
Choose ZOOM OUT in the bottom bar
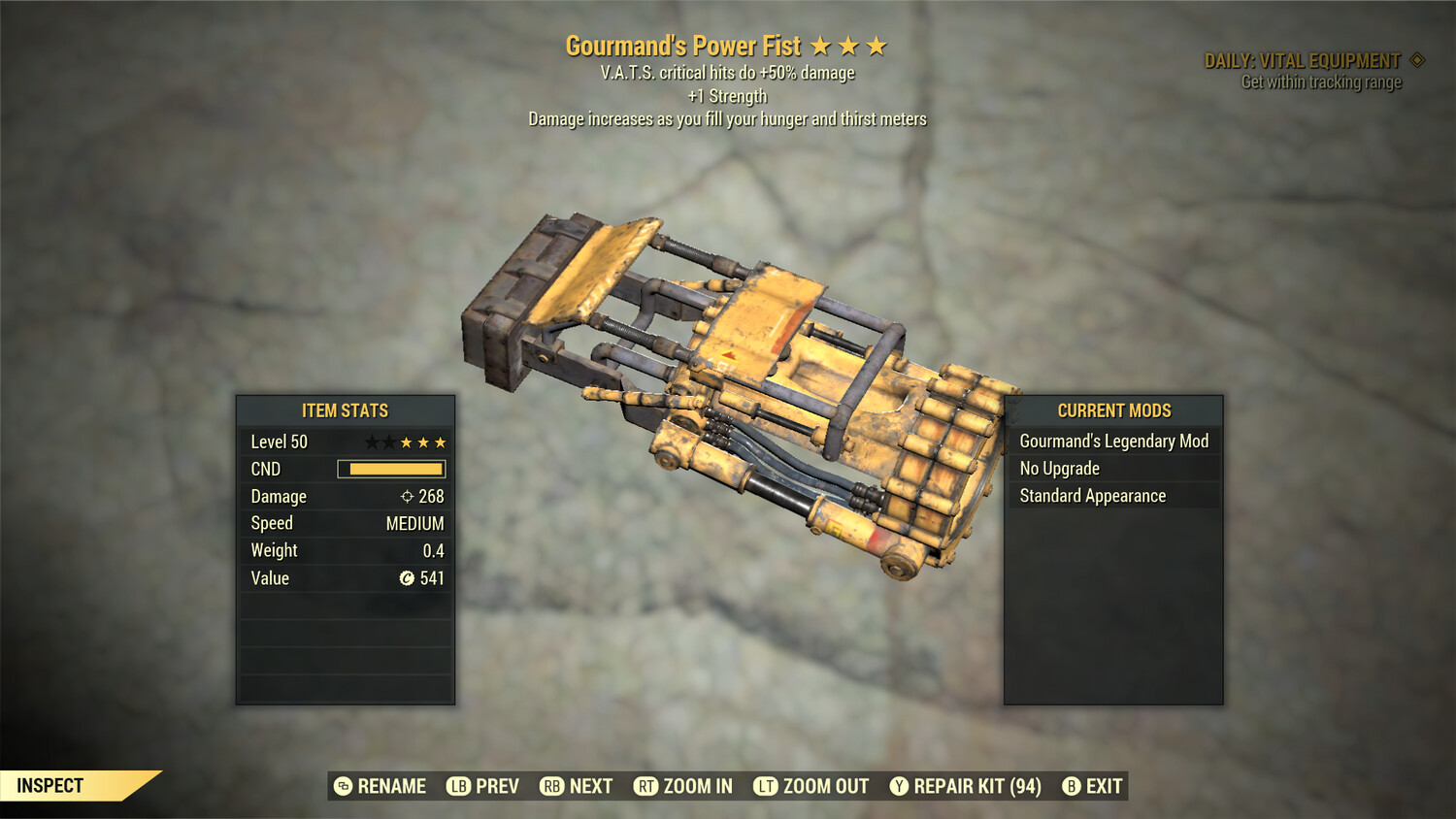click(811, 786)
